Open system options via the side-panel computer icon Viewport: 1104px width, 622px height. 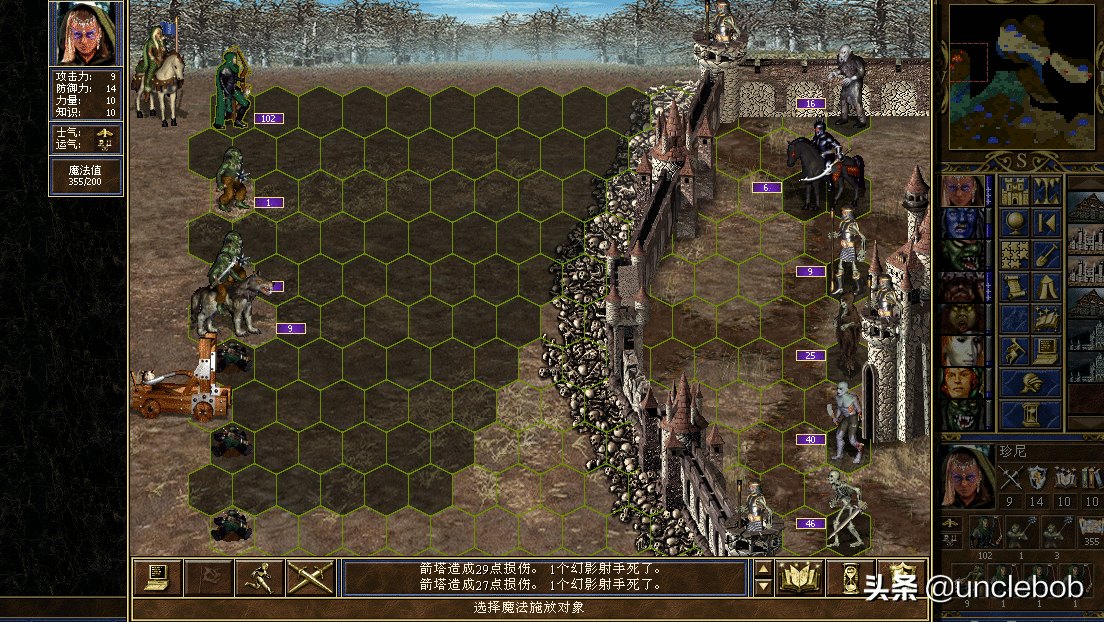(1047, 350)
